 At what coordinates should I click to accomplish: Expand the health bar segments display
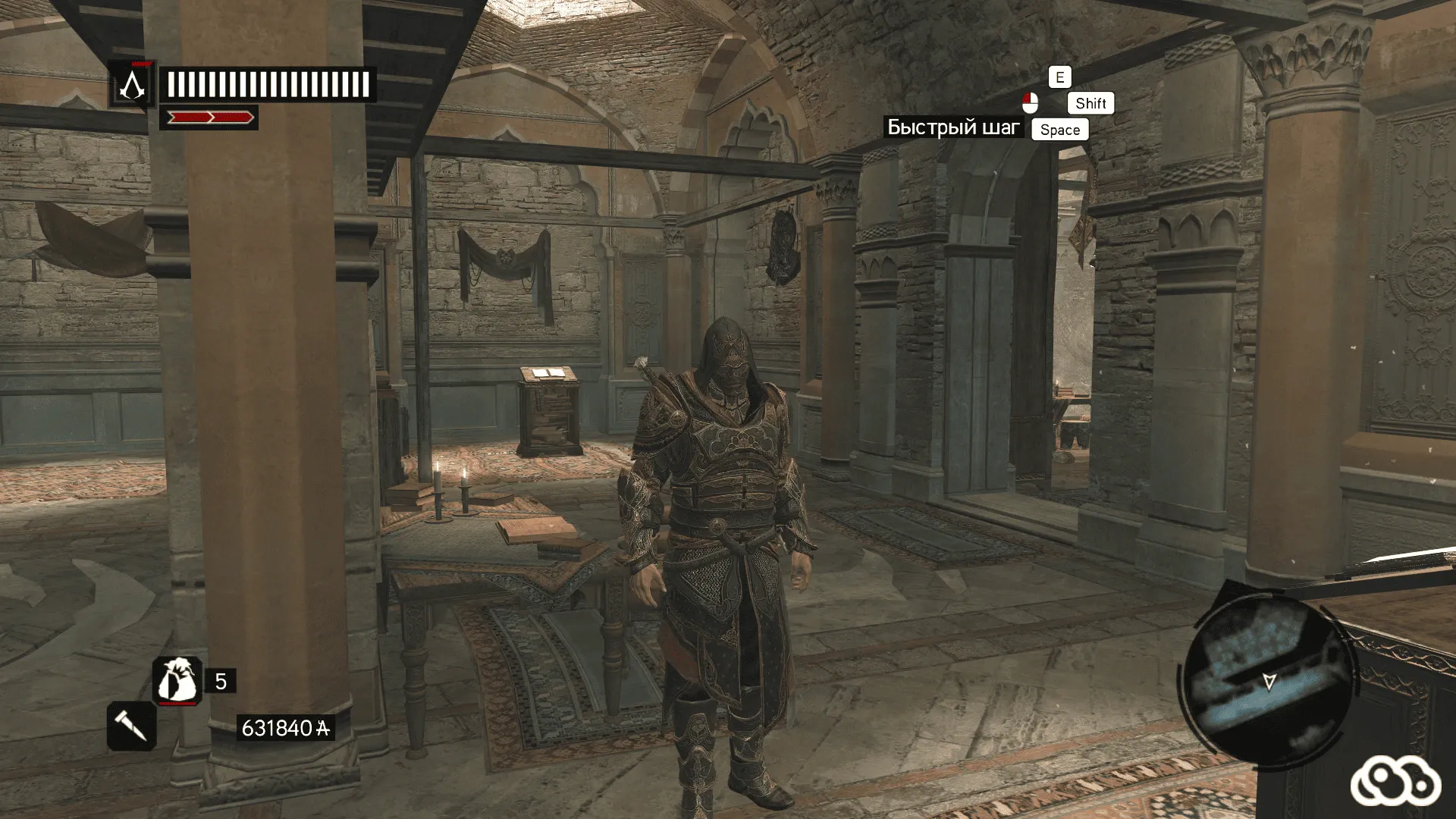pyautogui.click(x=267, y=83)
